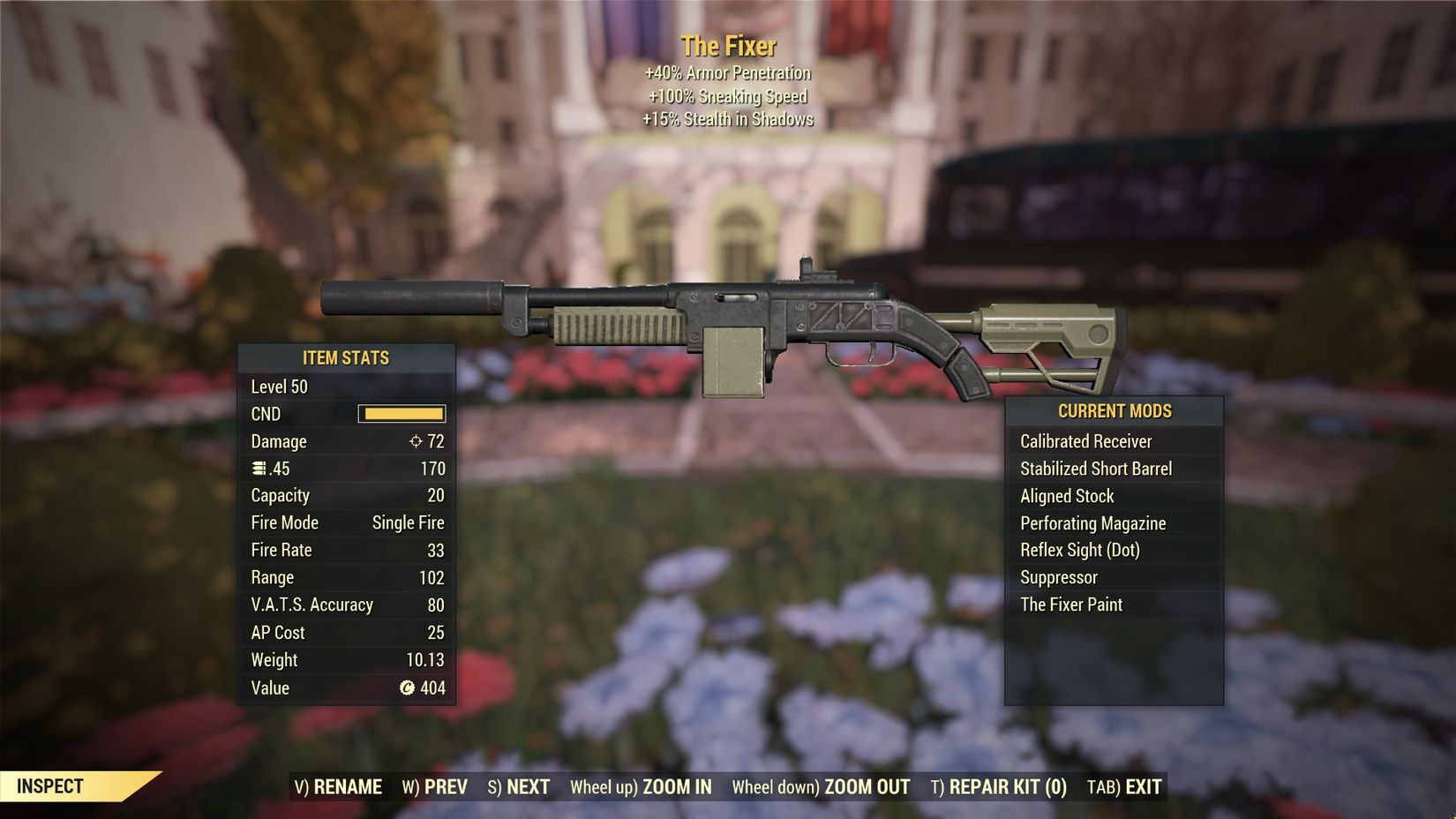Toggle Fire Mode from Single Fire
Viewport: 1456px width, 819px height.
tap(408, 522)
